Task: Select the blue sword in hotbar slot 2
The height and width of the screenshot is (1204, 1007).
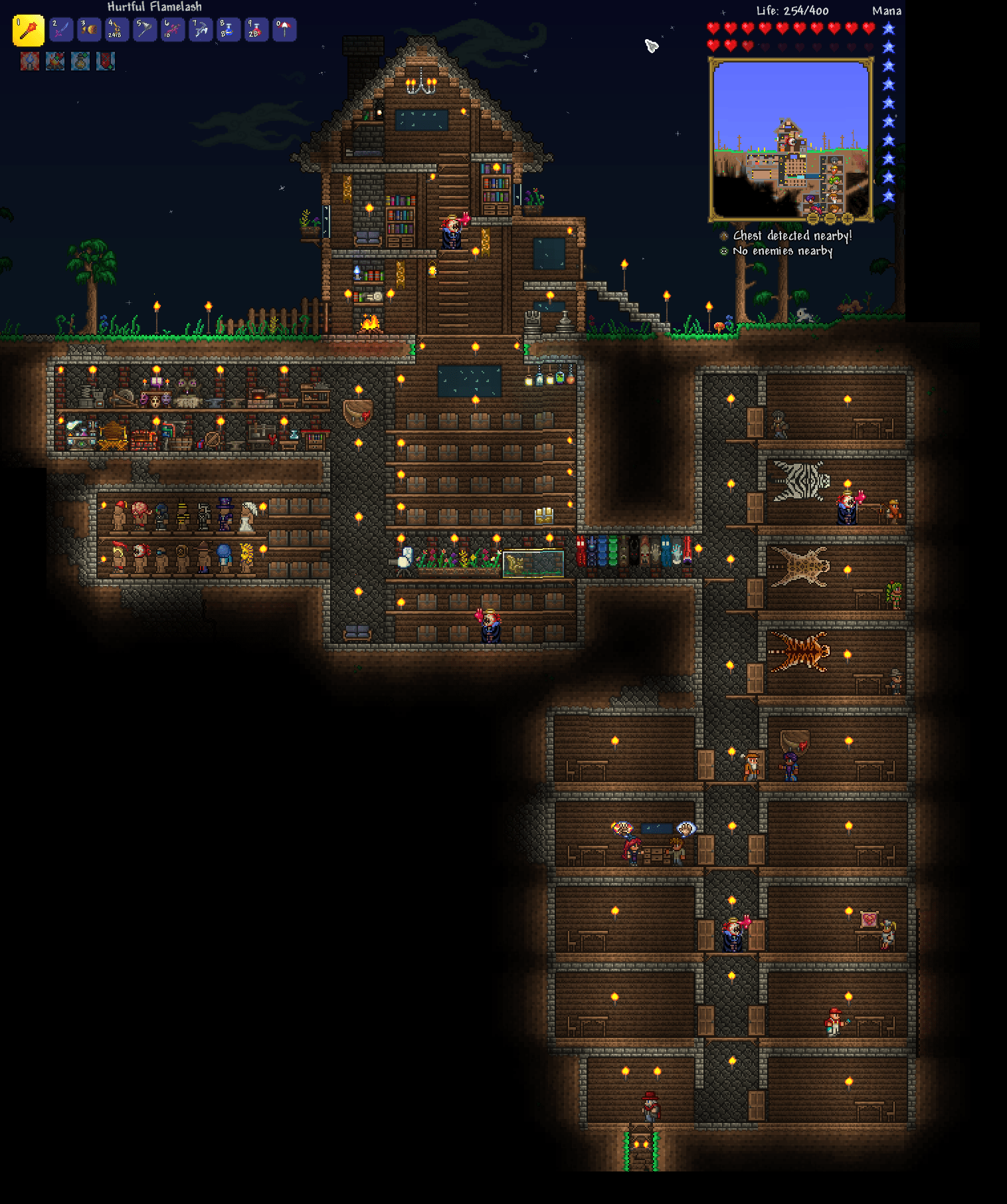Action: [60, 30]
